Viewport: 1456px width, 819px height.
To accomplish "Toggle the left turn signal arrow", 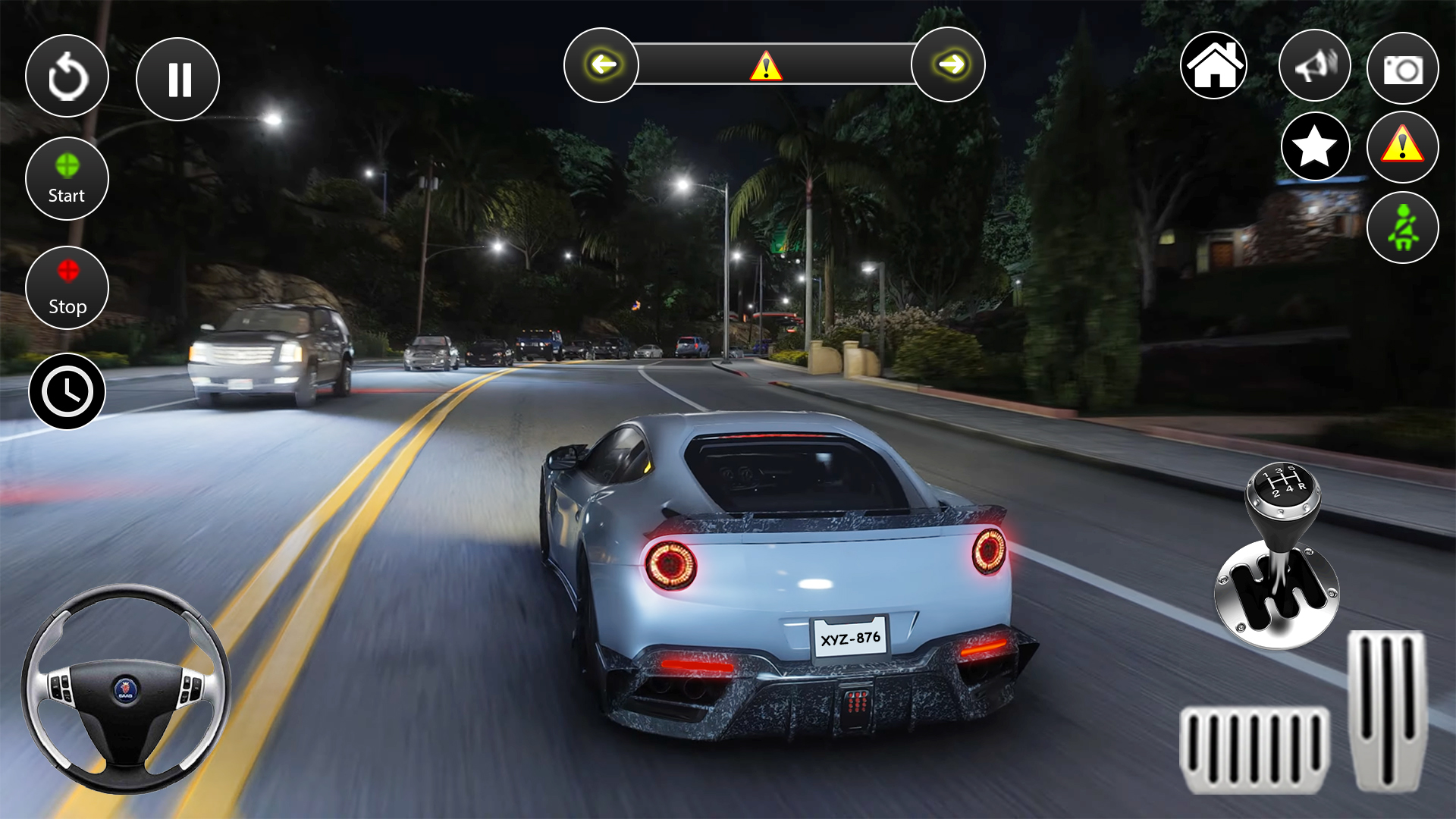I will click(x=601, y=64).
